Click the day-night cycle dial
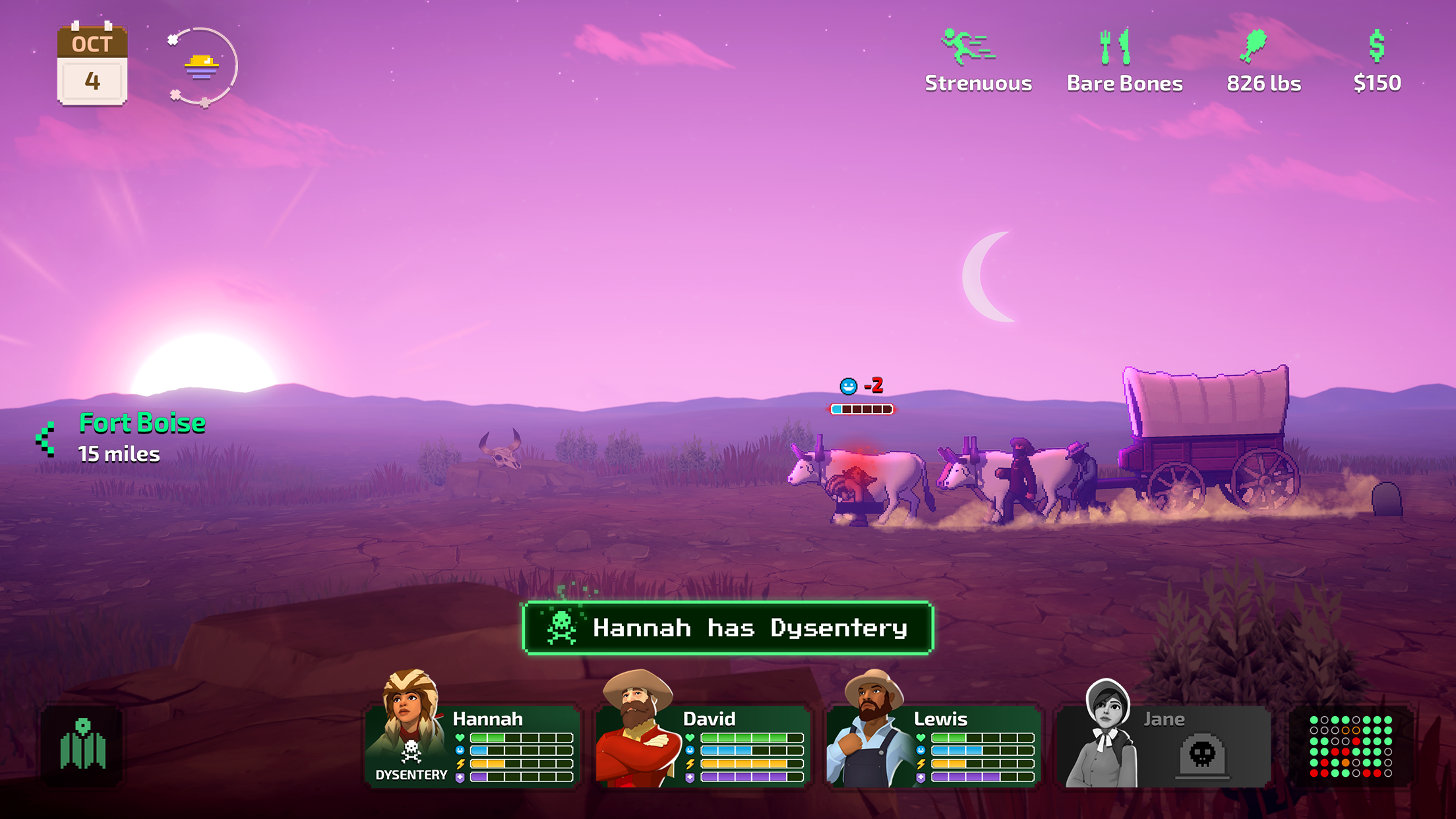Viewport: 1456px width, 819px height. (x=202, y=67)
